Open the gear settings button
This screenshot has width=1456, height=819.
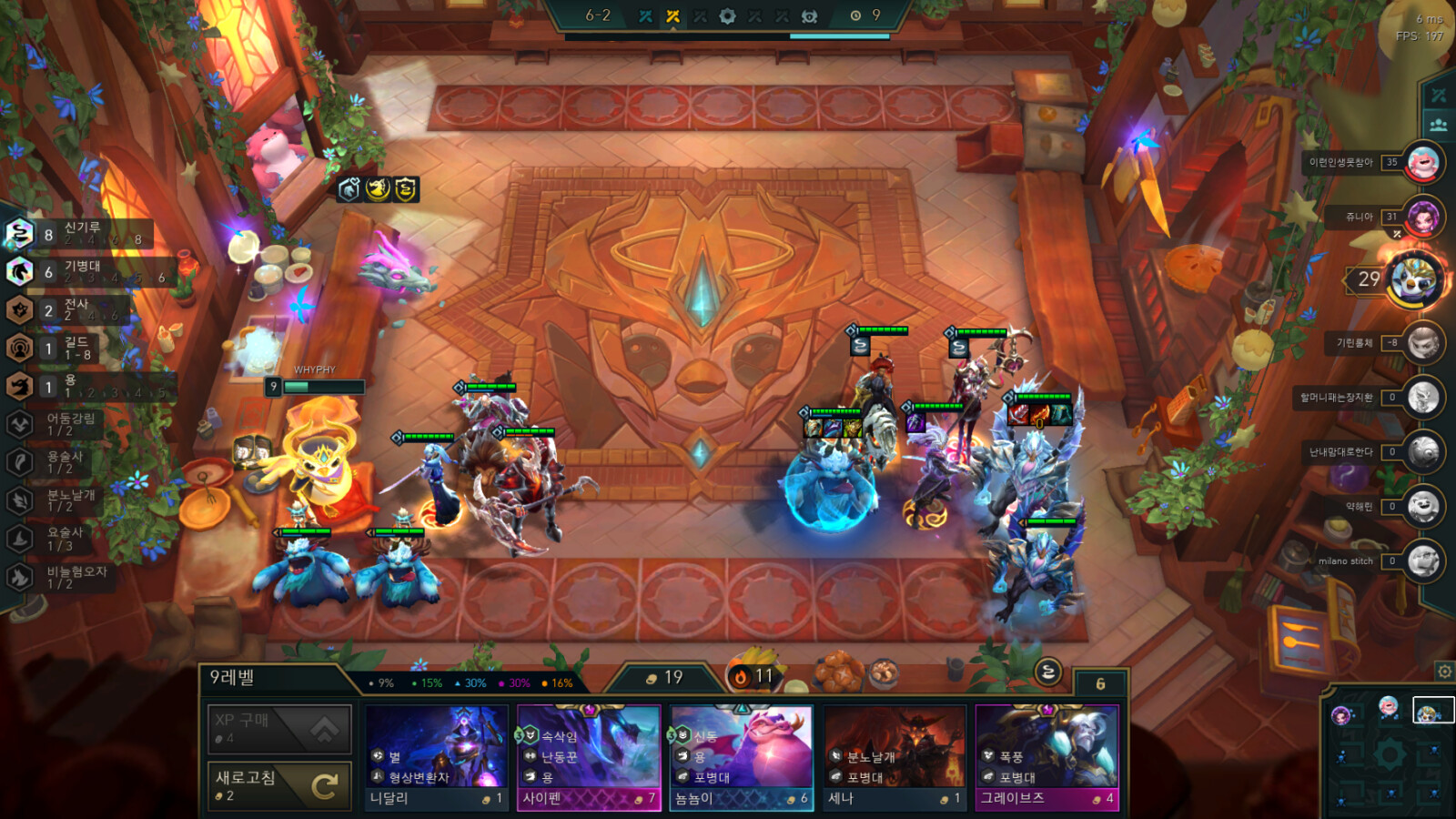[x=1444, y=672]
